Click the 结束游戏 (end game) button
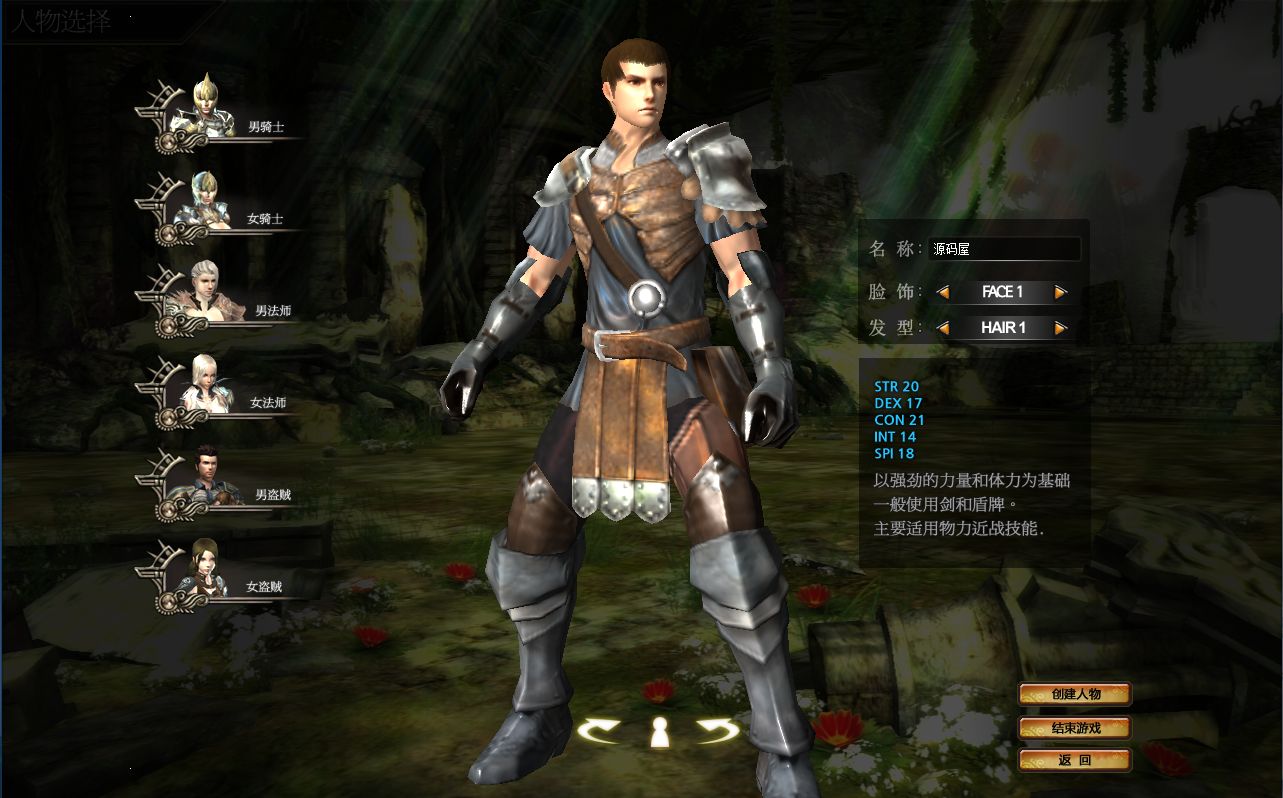 [1075, 727]
